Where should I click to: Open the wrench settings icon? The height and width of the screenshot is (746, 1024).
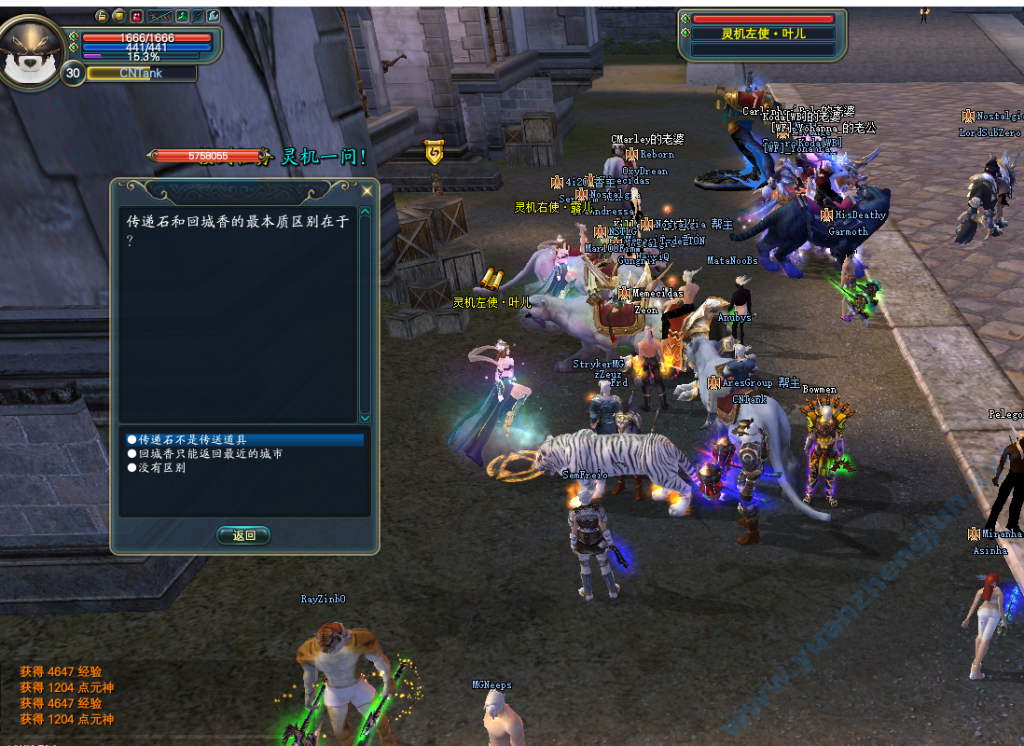[214, 16]
